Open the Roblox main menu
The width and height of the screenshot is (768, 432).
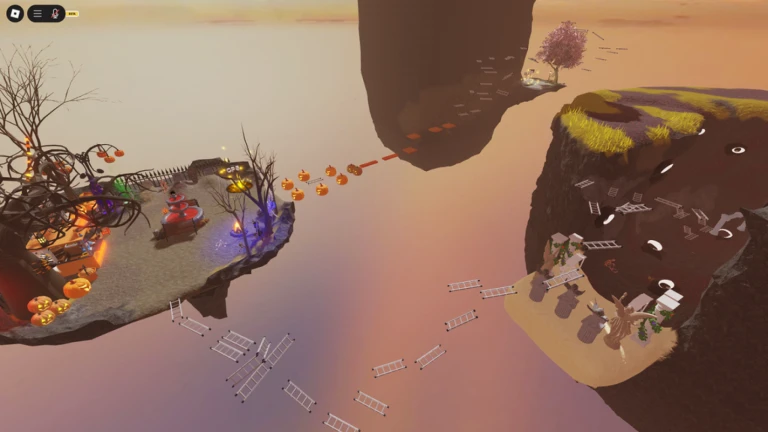pyautogui.click(x=13, y=13)
